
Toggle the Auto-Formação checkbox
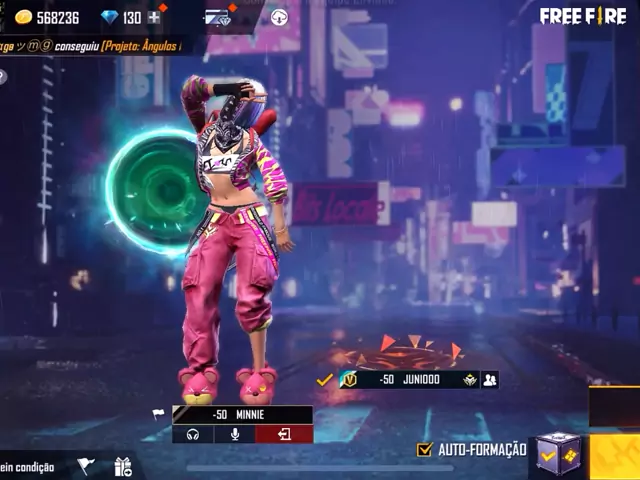(x=425, y=450)
